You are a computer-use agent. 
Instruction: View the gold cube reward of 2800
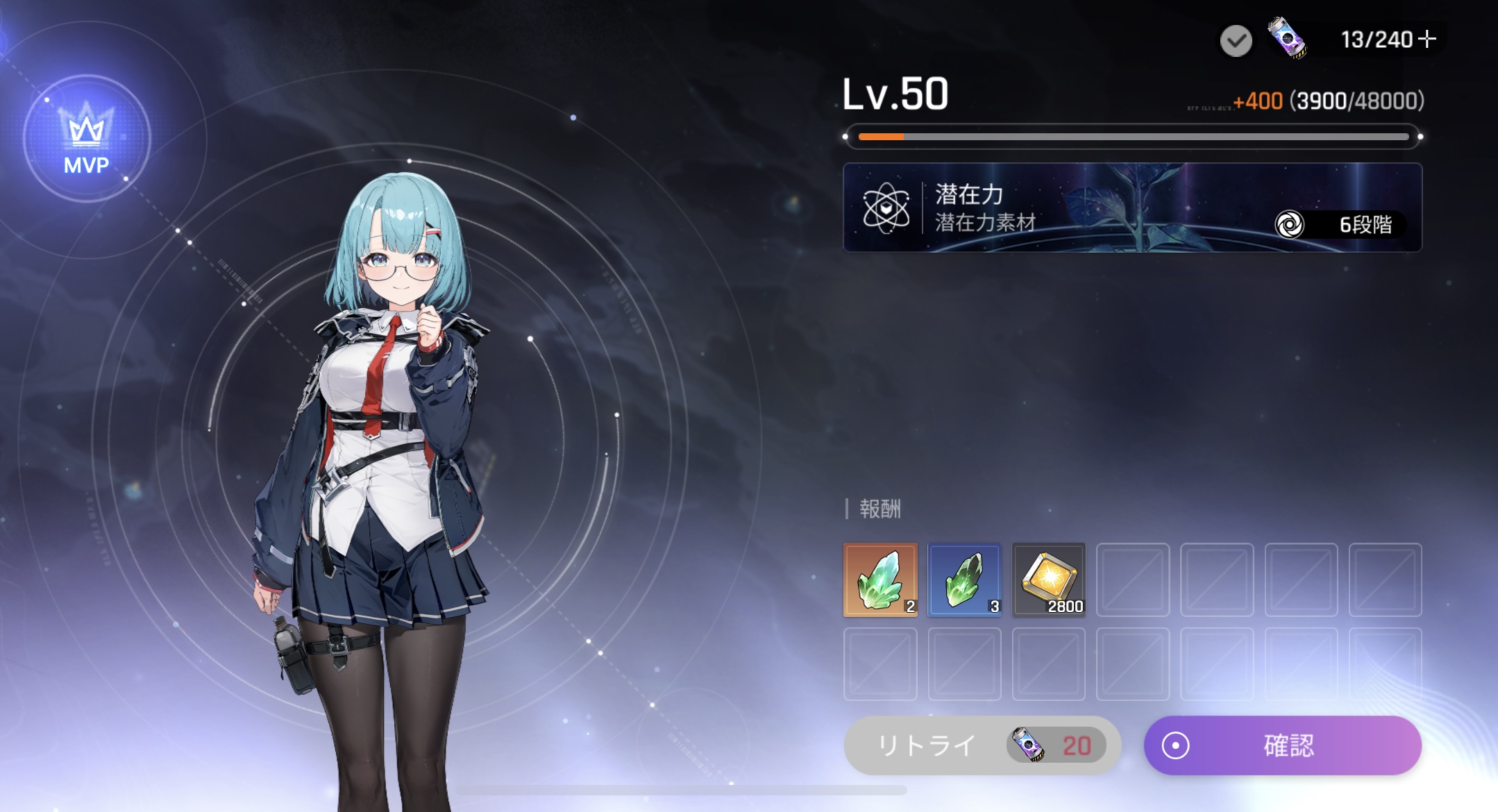[1048, 580]
